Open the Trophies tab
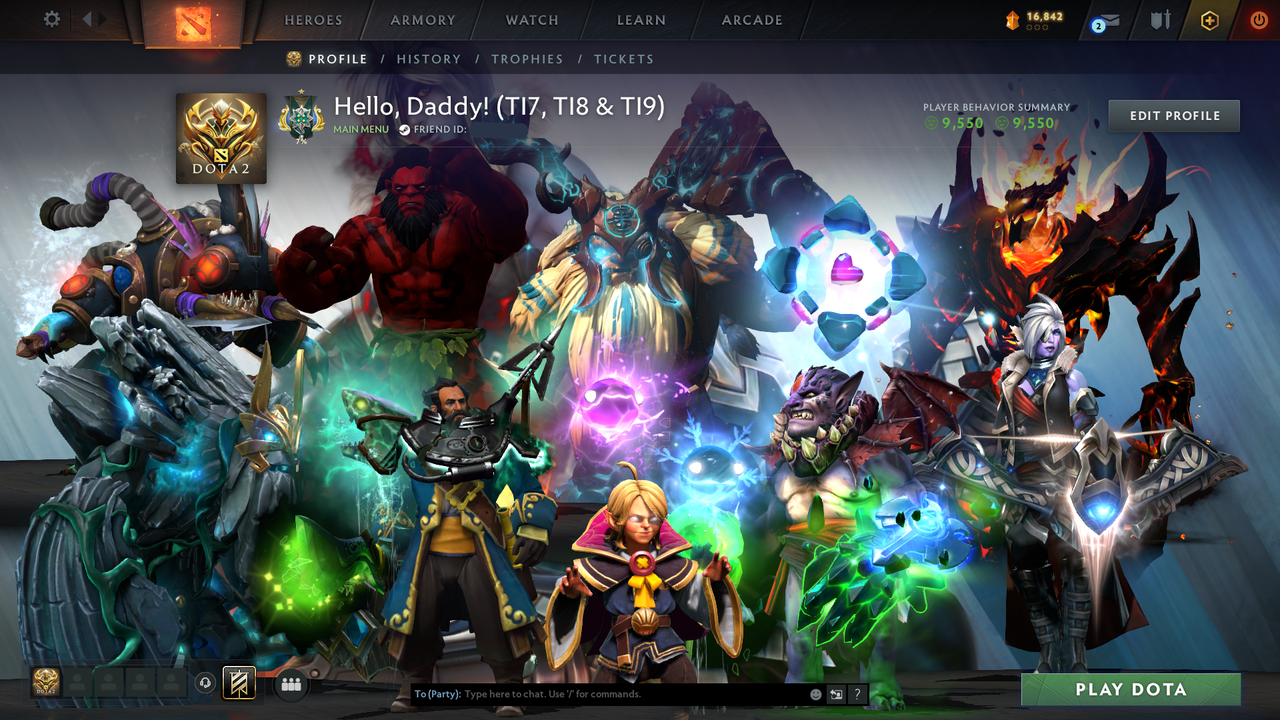The width and height of the screenshot is (1280, 720). [x=528, y=59]
